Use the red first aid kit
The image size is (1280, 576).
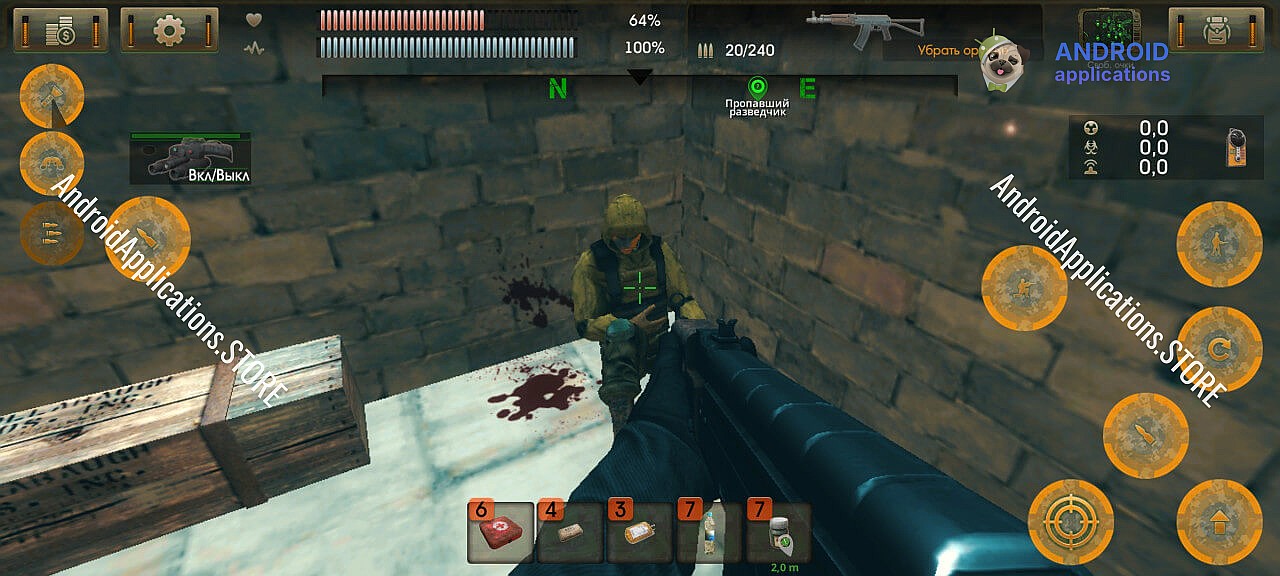coord(500,533)
